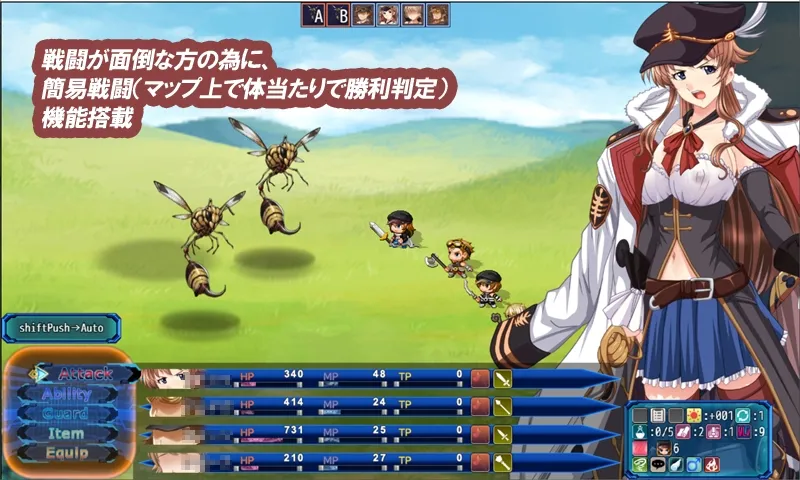The height and width of the screenshot is (480, 800).
Task: Choose the Guard command
Action: (x=66, y=413)
